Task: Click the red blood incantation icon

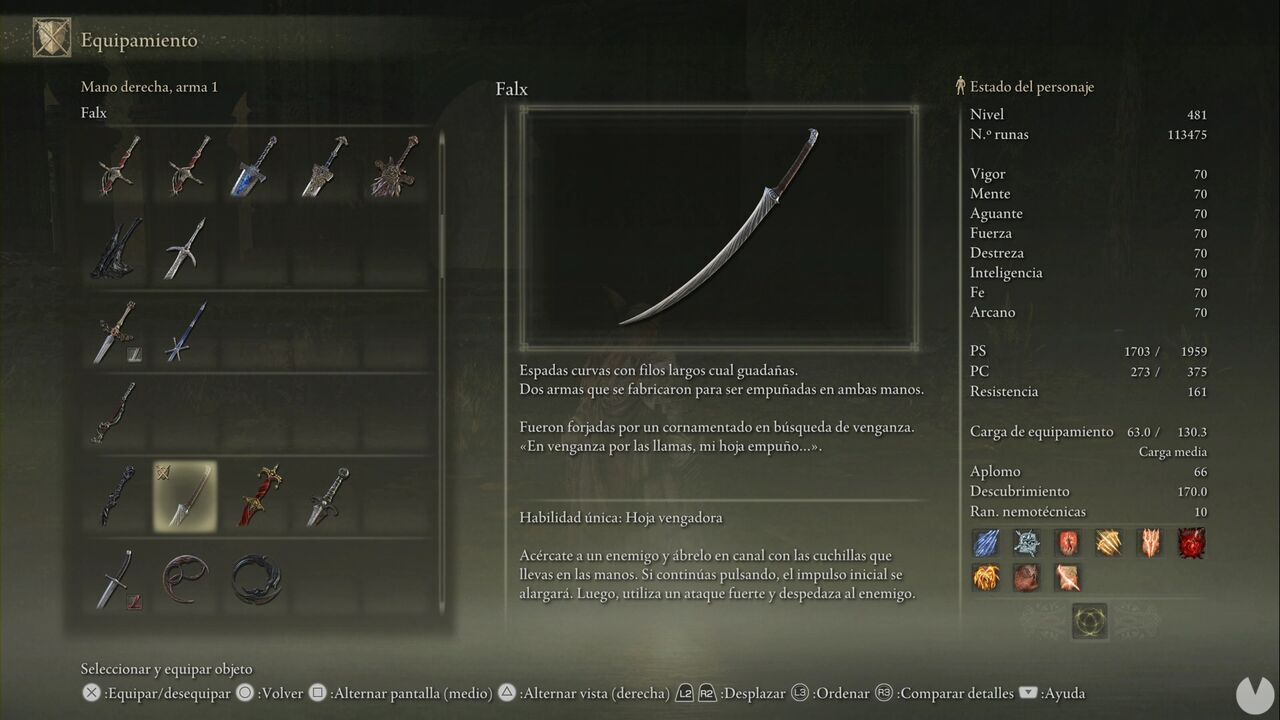Action: (x=1190, y=543)
